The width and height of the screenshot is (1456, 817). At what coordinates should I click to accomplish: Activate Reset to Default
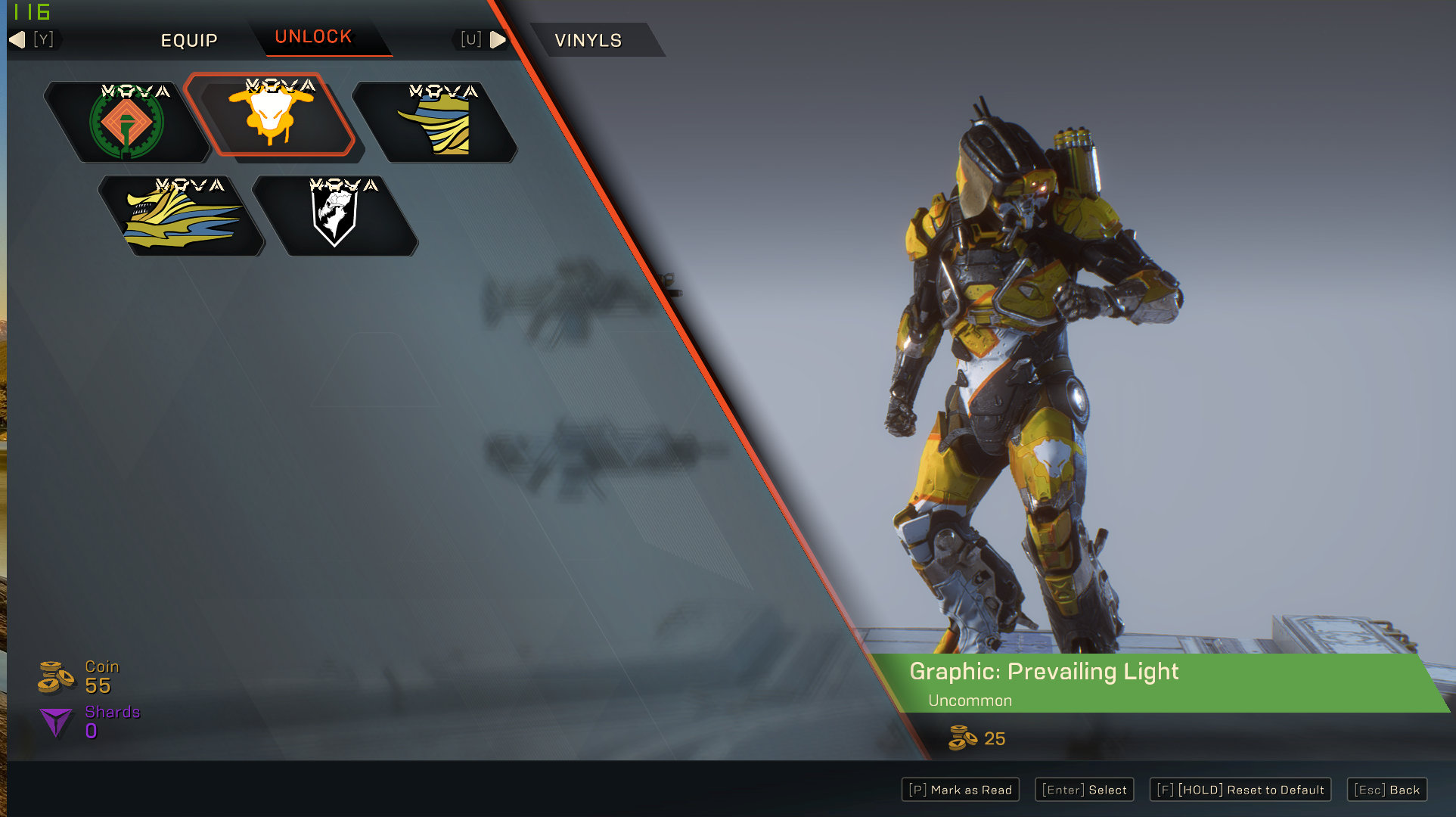1240,790
